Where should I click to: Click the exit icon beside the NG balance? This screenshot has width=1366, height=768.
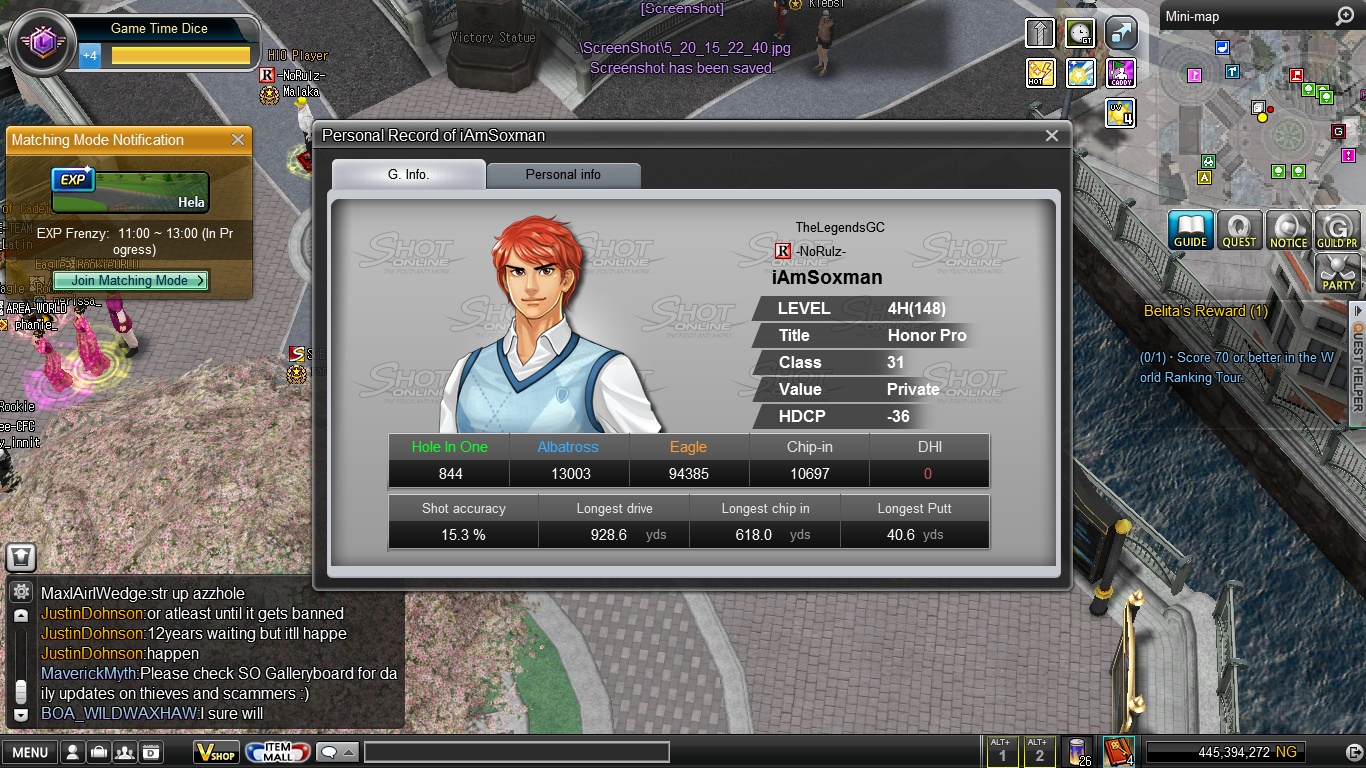click(x=1354, y=752)
